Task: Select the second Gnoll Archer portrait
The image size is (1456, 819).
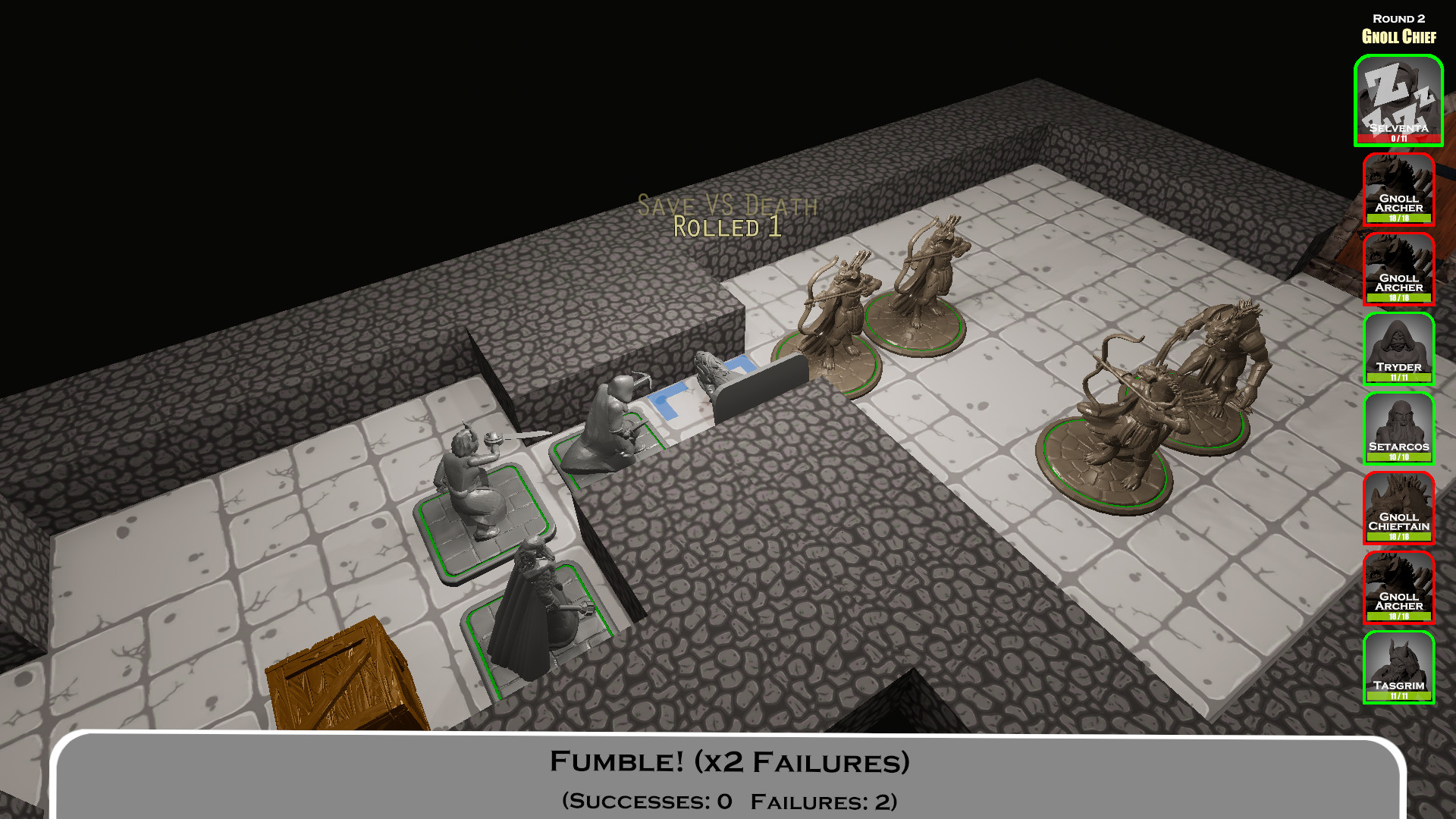Action: click(x=1398, y=271)
